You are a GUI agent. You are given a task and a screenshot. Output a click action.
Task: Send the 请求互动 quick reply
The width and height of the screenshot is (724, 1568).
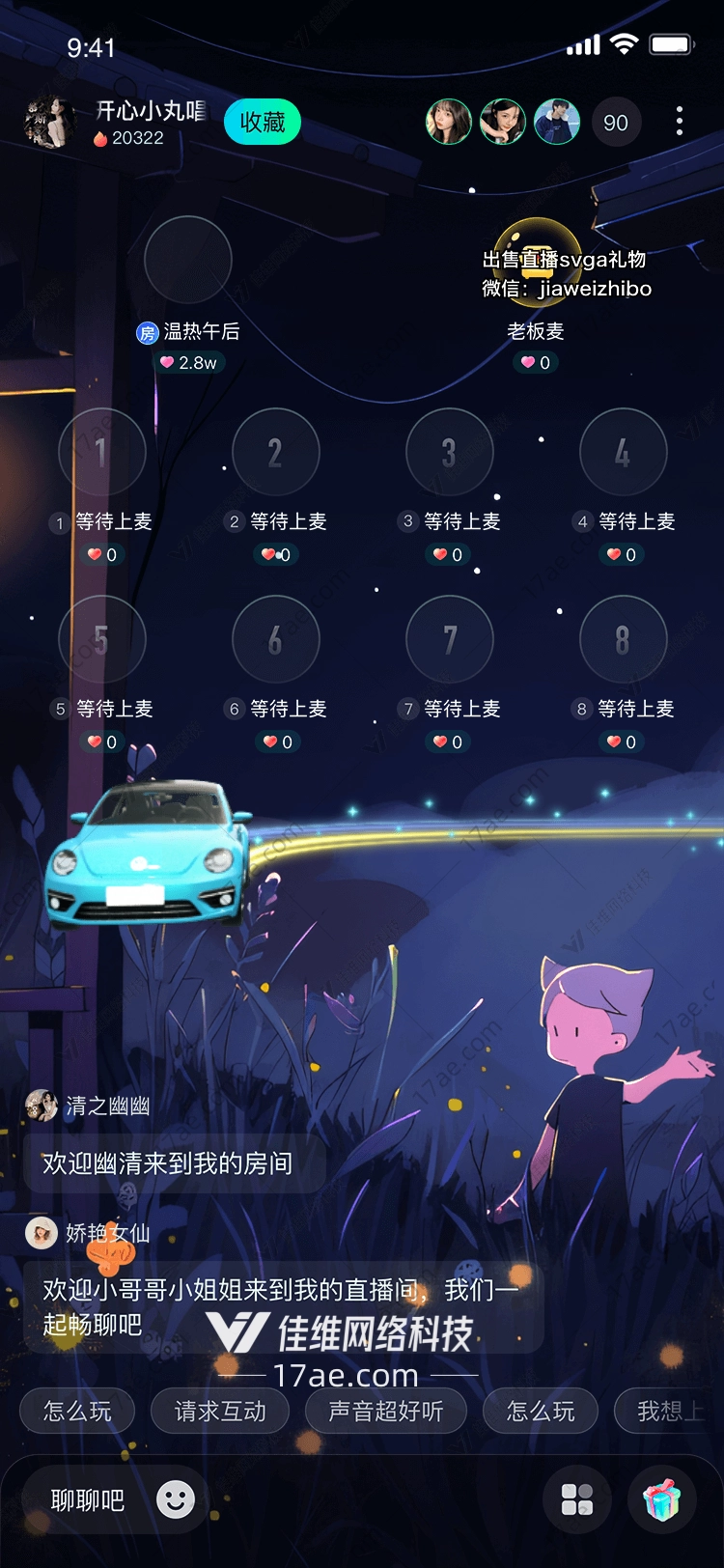coord(220,1412)
